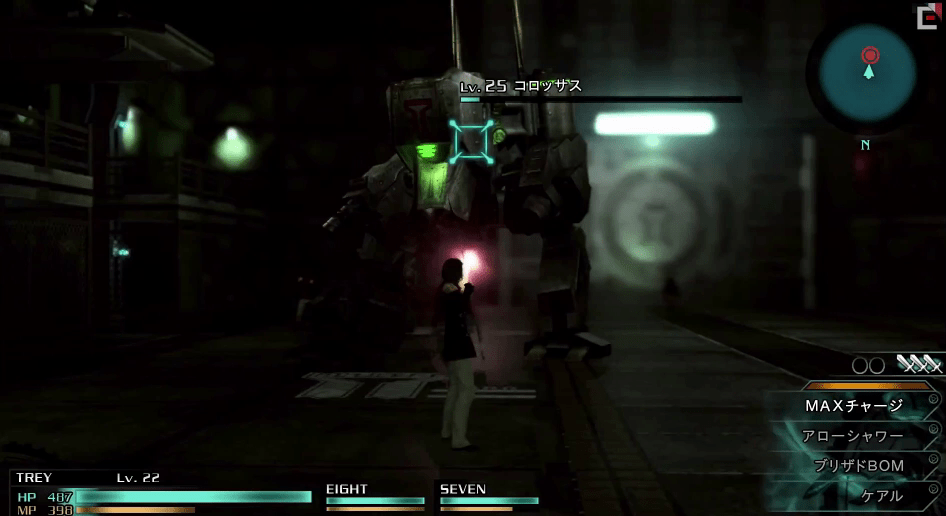Activate the MAXチャージ command
This screenshot has height=516, width=946.
click(x=853, y=406)
